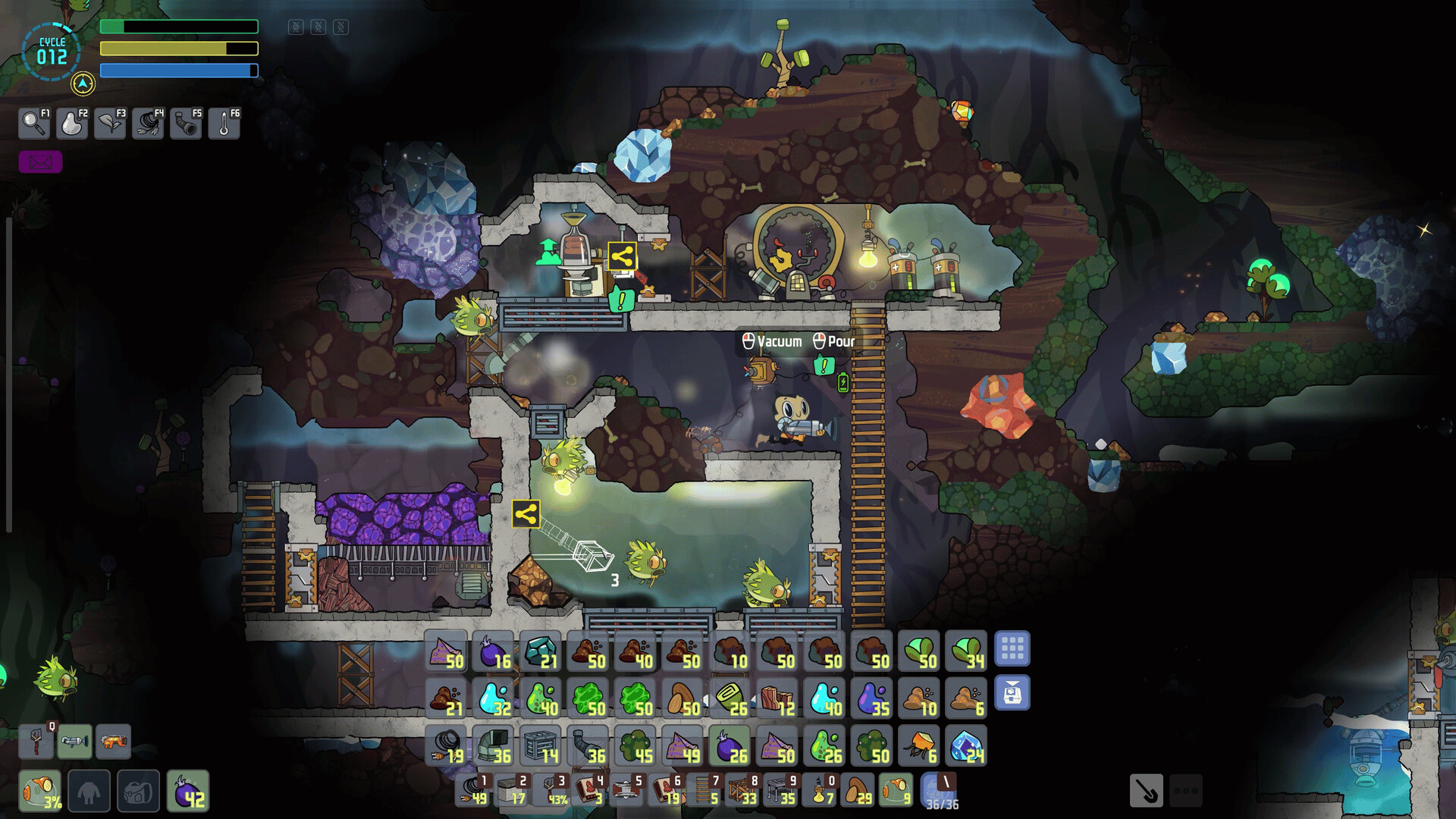Click the yellow compass navigation icon
The width and height of the screenshot is (1456, 819).
click(83, 83)
